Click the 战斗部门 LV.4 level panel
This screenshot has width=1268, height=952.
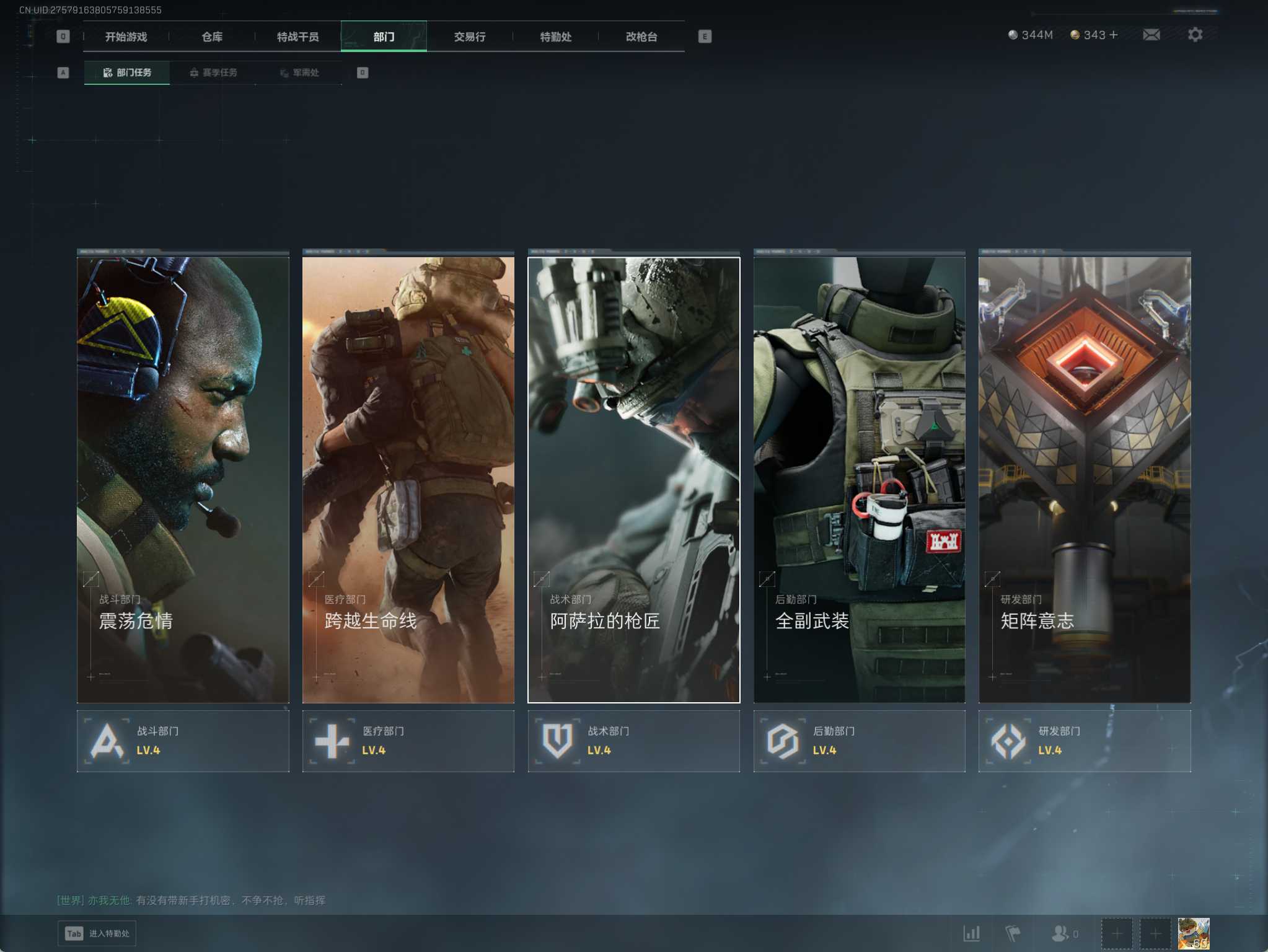(183, 741)
